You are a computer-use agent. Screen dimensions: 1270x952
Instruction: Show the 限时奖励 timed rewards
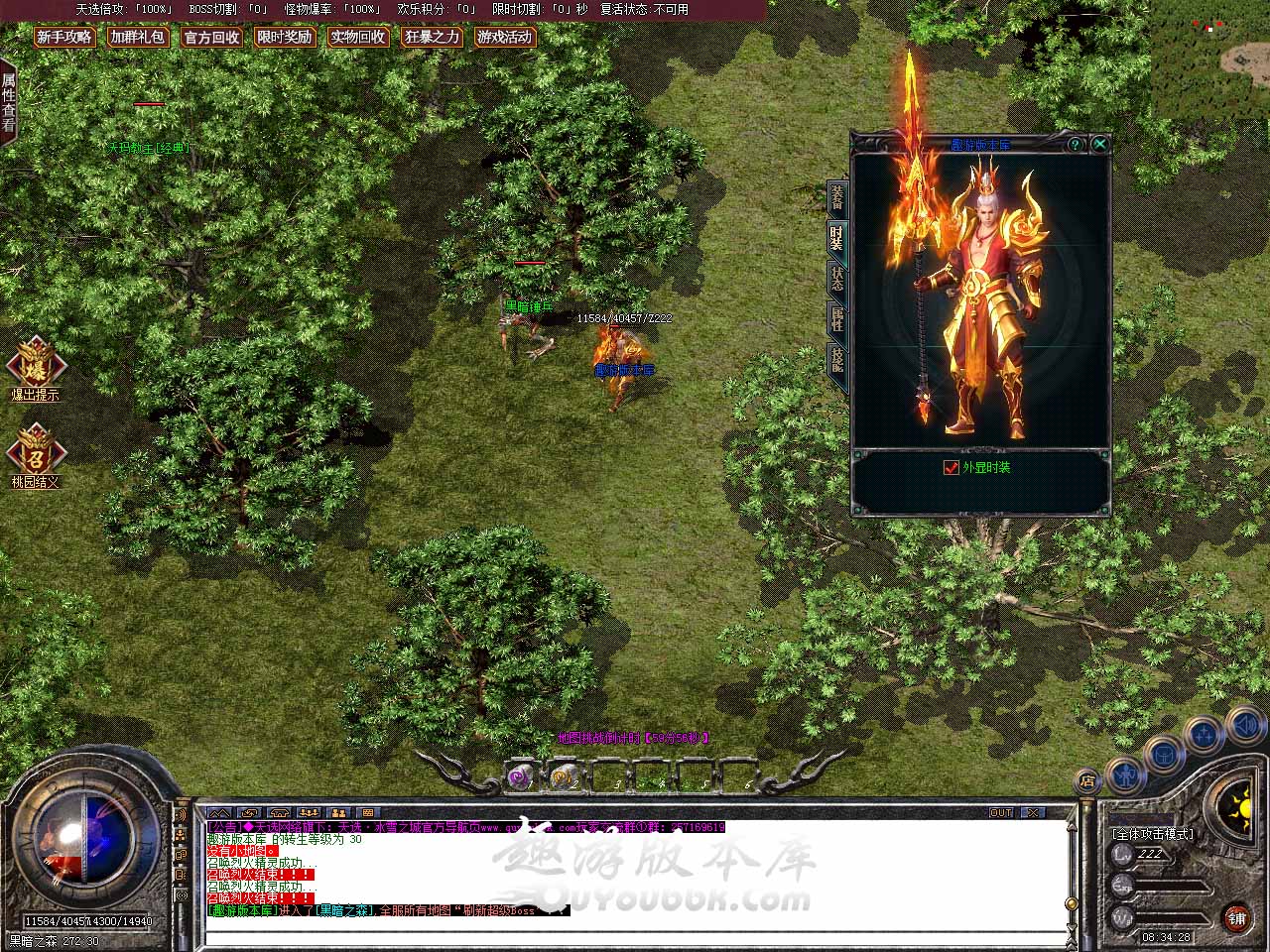pos(285,38)
